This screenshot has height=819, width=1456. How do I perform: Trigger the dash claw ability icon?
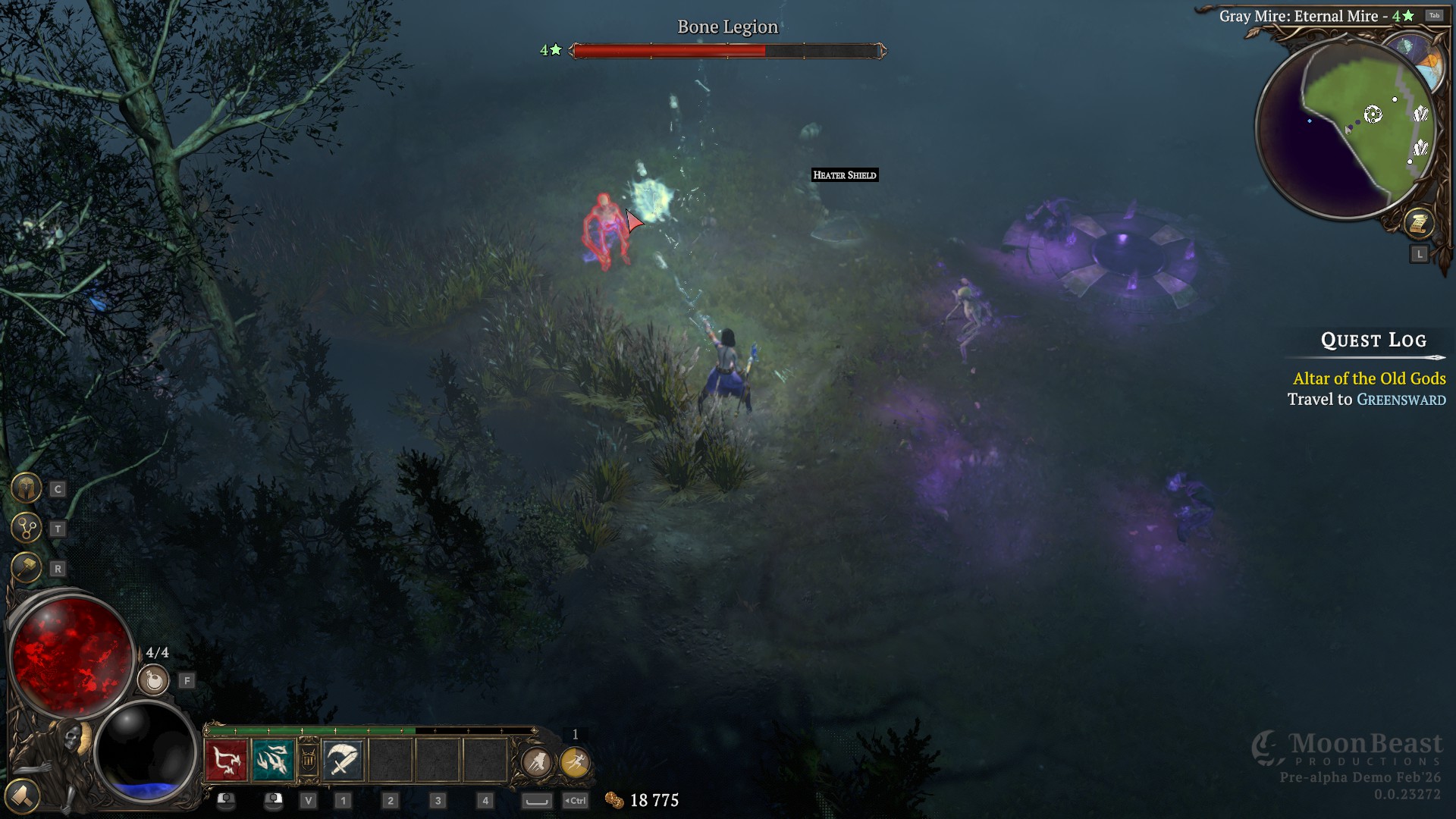click(x=537, y=761)
